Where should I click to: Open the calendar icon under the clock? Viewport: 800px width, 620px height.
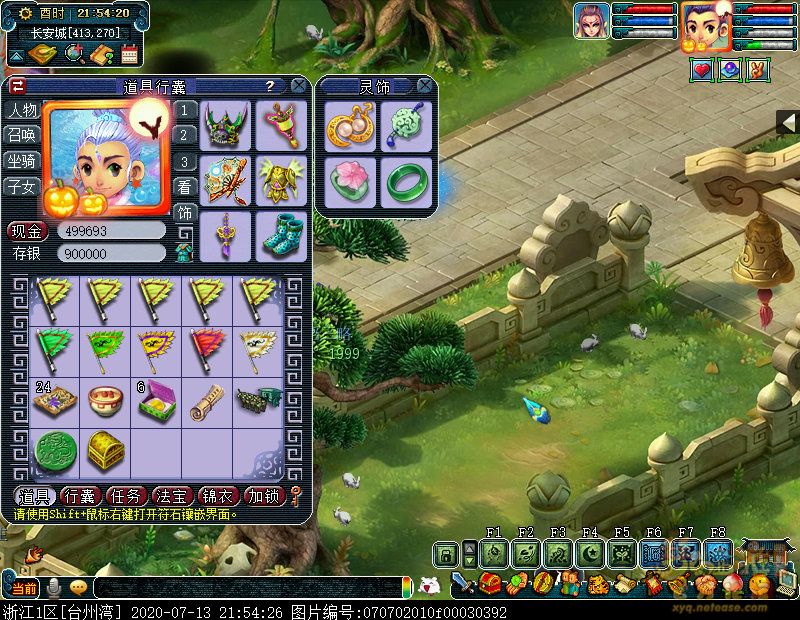129,55
